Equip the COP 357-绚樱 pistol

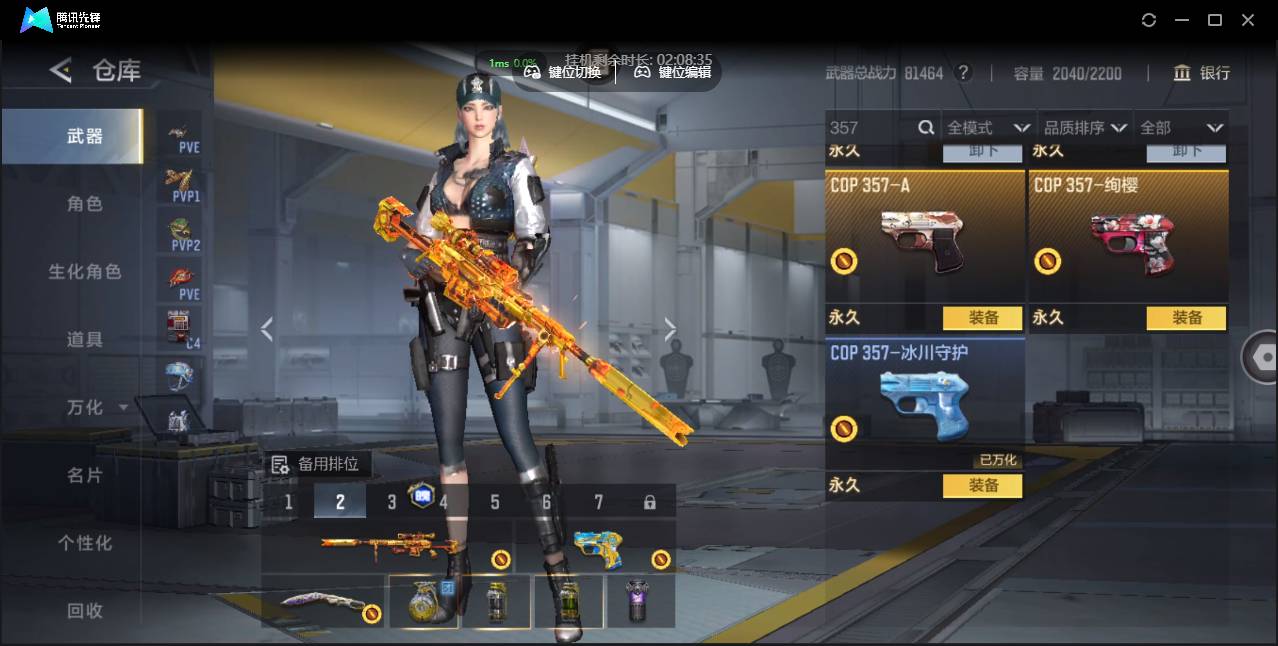pos(1186,318)
